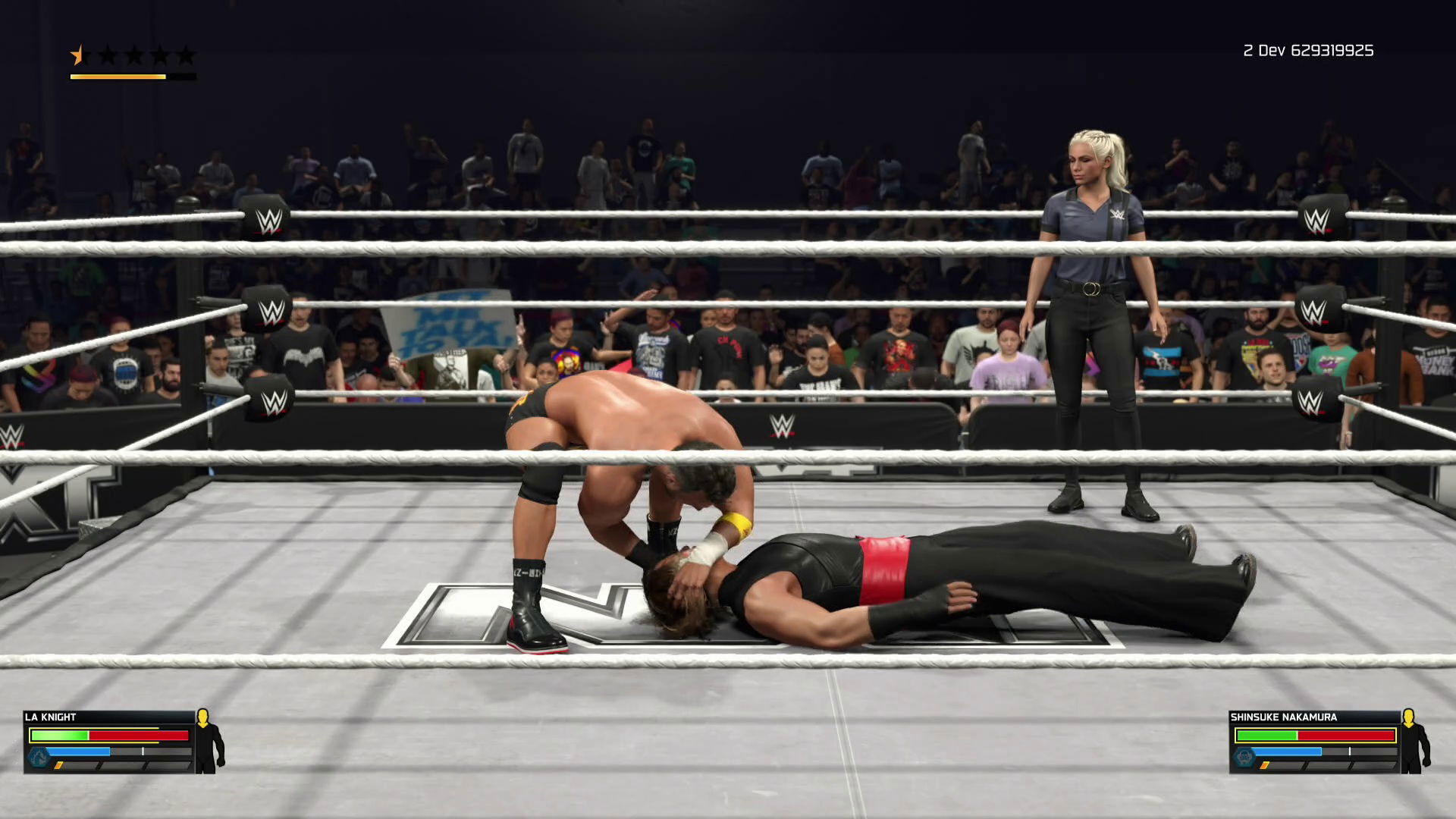Click the orange finisher stock icon in Nakamura's meter
Screen dimensions: 1456x819
pyautogui.click(x=1264, y=764)
